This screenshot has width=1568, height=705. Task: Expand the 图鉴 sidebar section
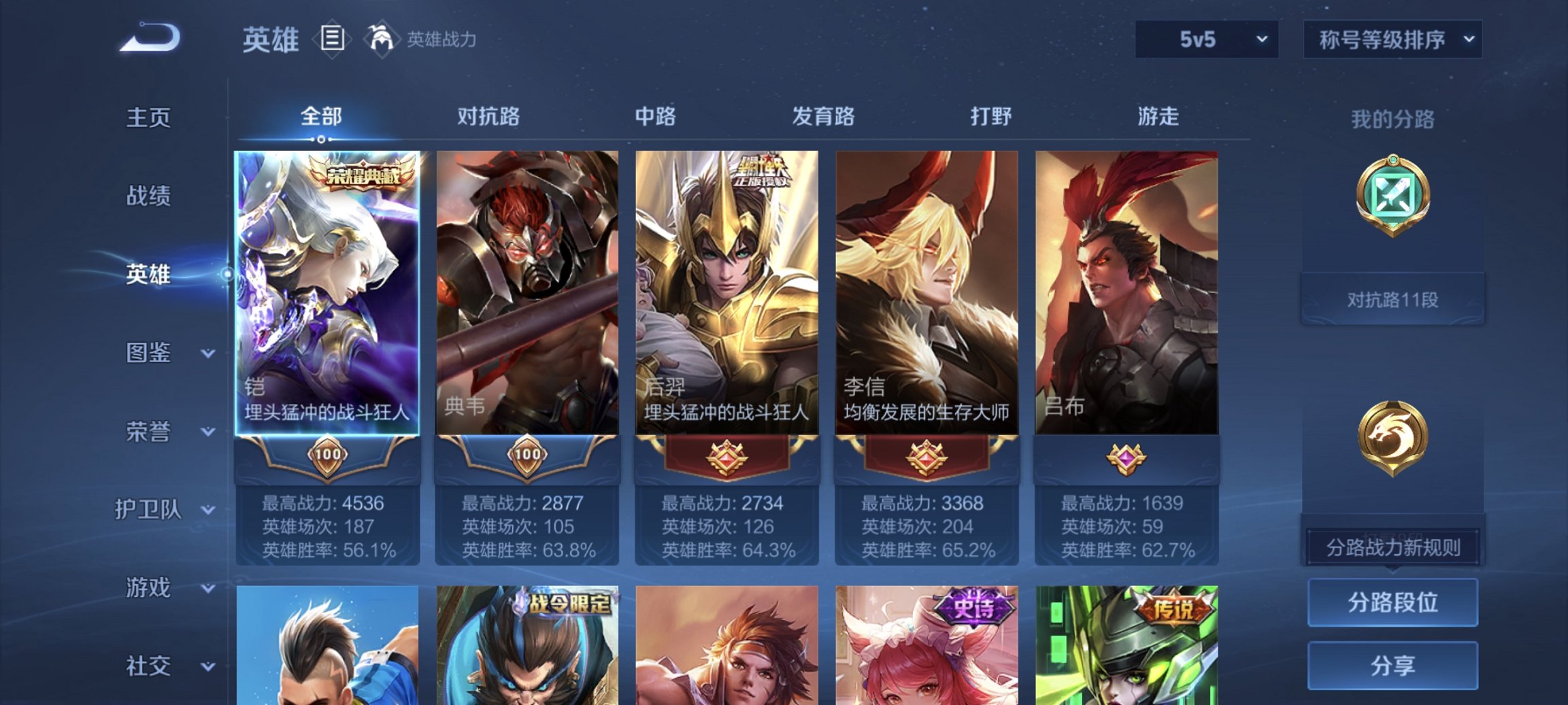tap(148, 353)
